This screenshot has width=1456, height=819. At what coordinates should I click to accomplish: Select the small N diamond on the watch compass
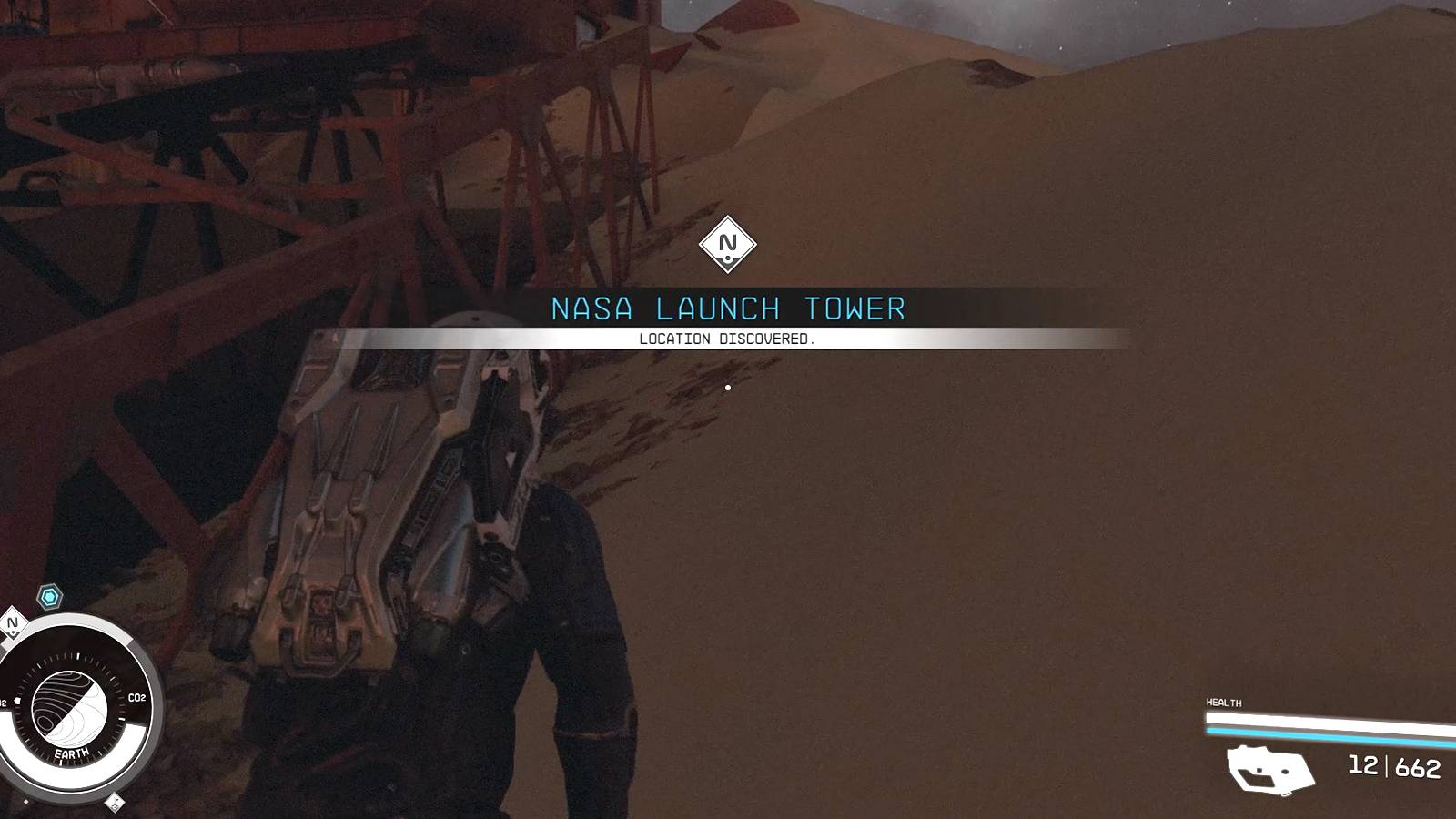12,624
